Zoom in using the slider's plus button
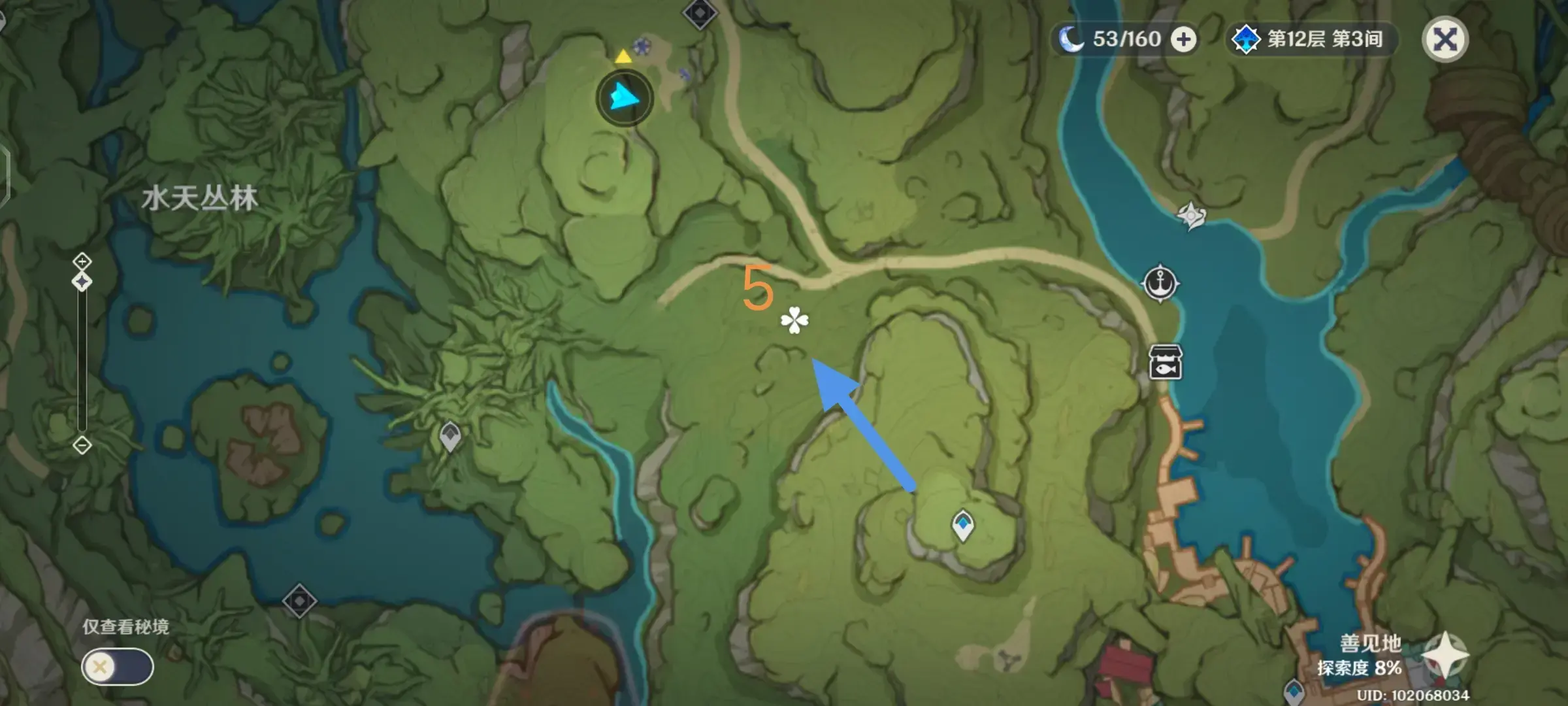1568x706 pixels. point(82,262)
